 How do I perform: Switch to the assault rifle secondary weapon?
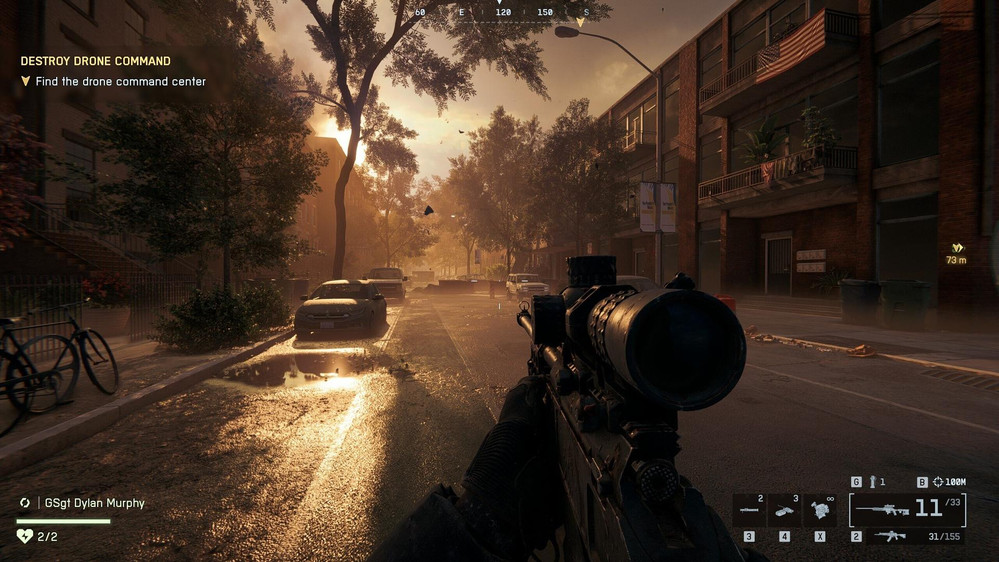[x=892, y=536]
